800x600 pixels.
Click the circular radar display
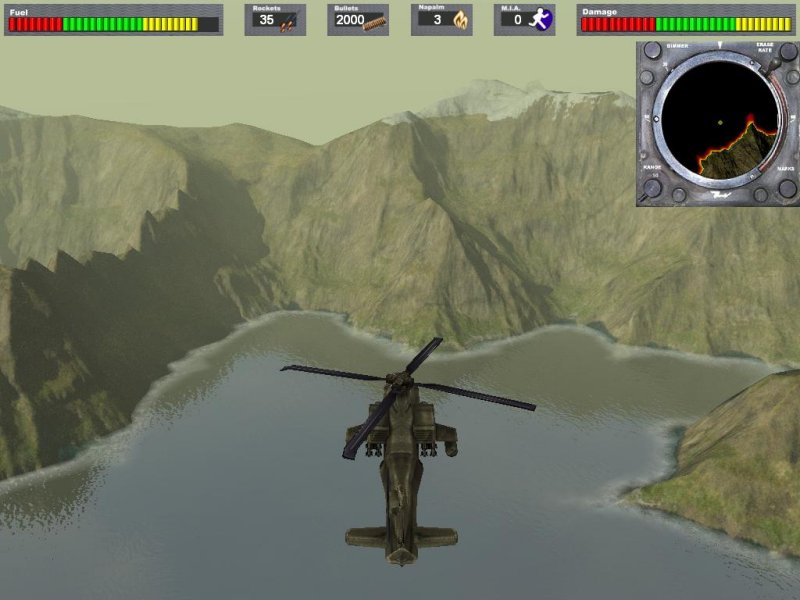[720, 123]
